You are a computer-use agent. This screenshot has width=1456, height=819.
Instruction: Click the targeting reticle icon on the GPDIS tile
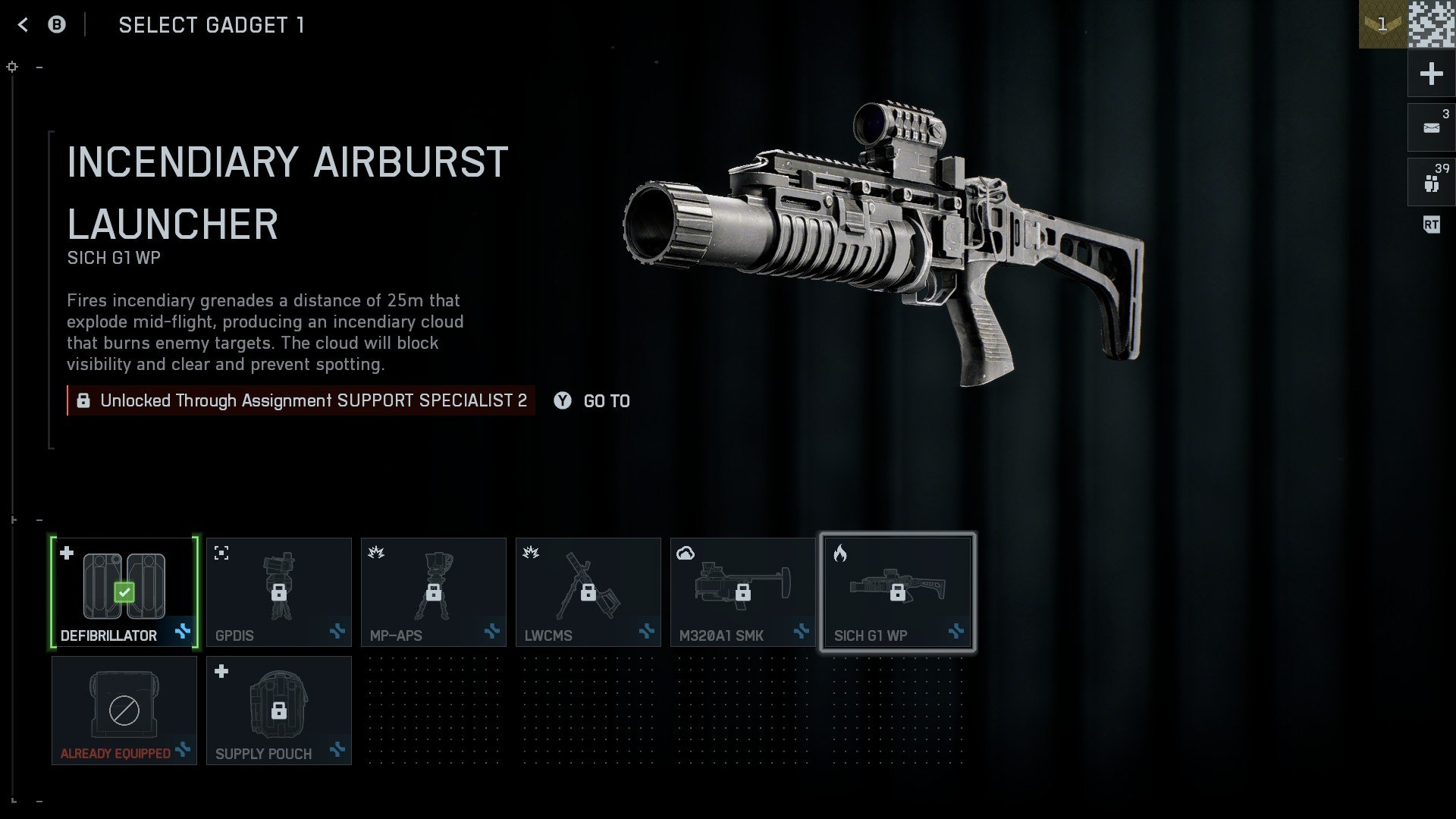coord(221,554)
